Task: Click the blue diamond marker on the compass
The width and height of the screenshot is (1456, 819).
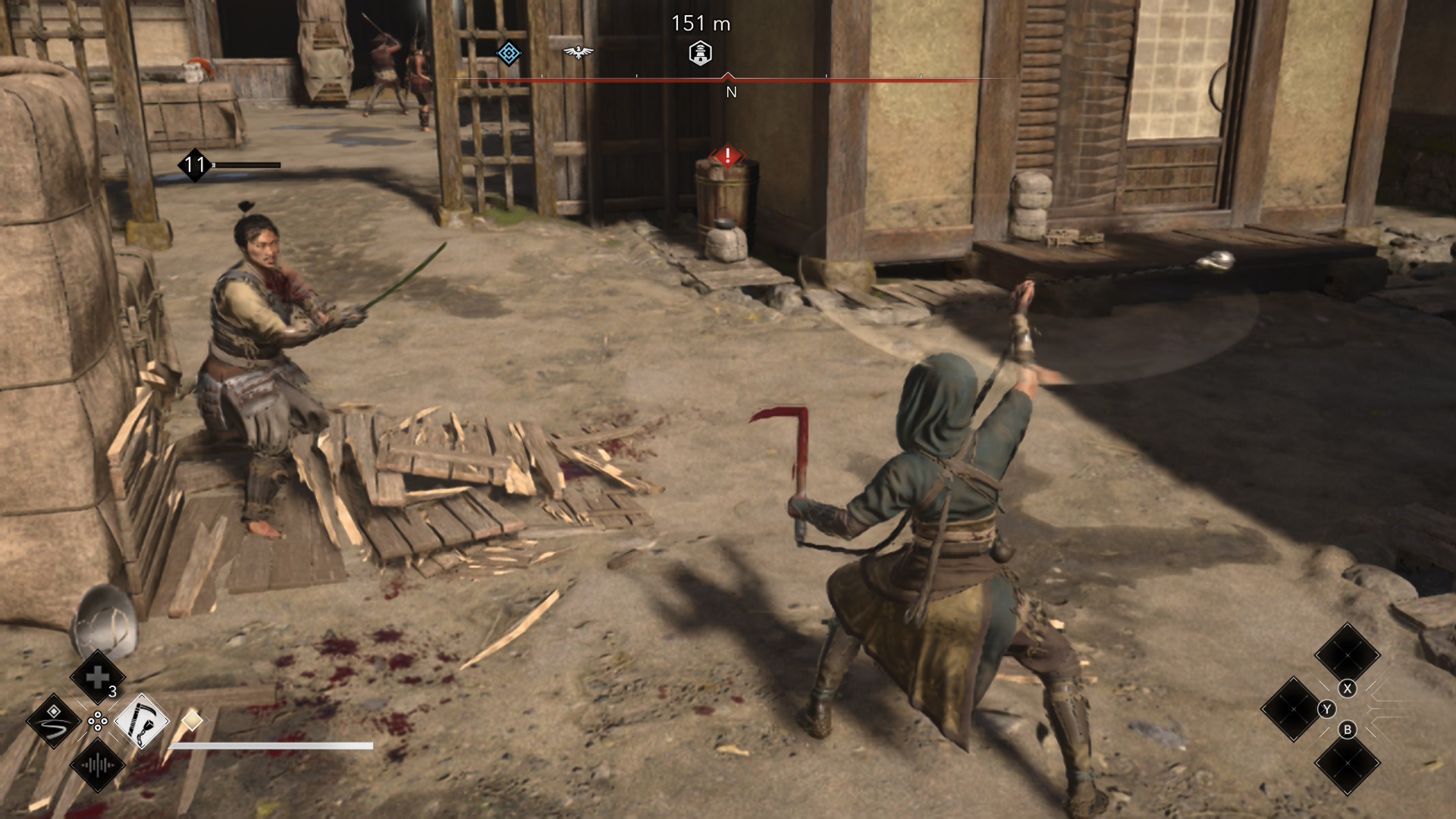Action: 509,53
